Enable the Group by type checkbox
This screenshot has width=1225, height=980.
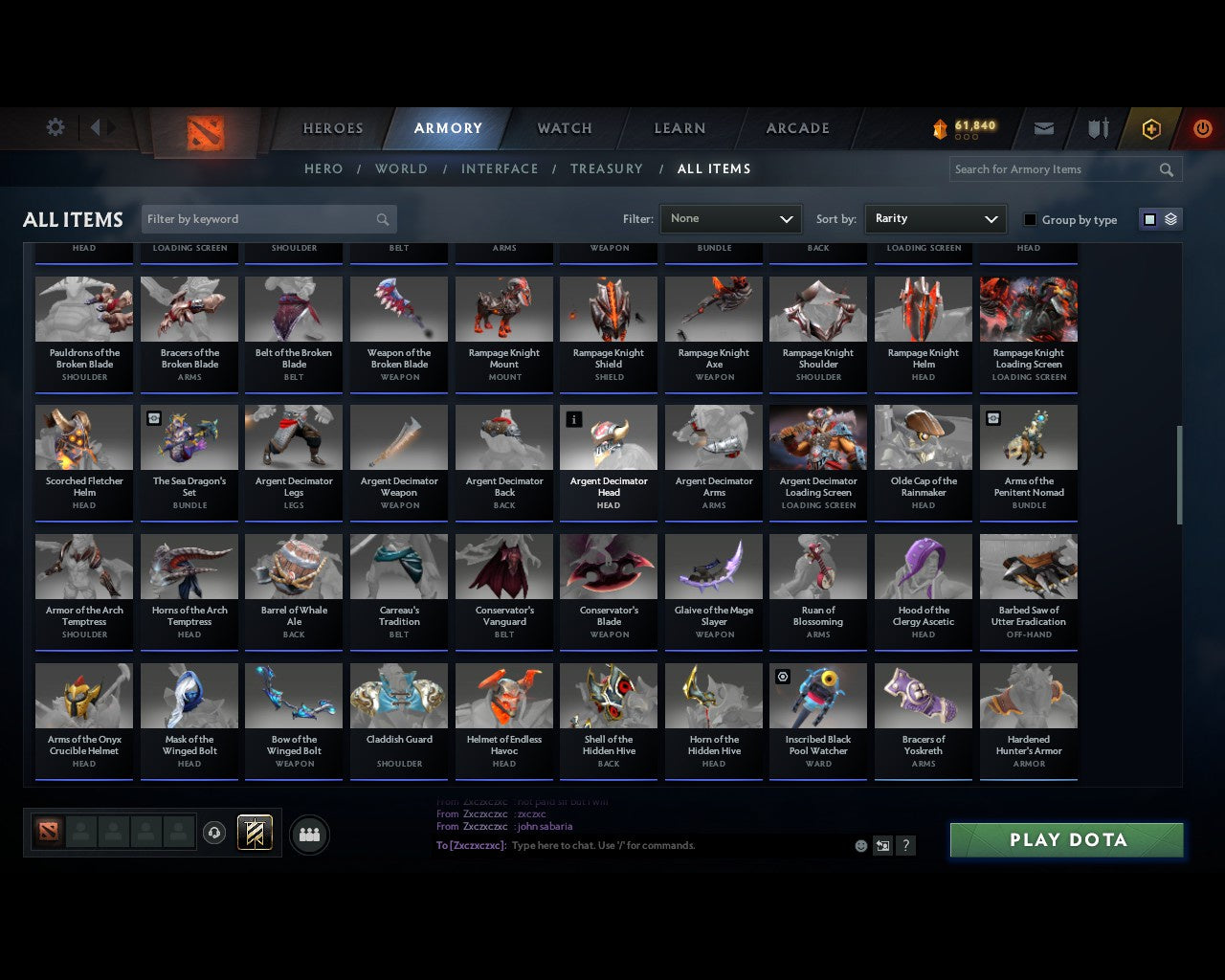pyautogui.click(x=1030, y=219)
